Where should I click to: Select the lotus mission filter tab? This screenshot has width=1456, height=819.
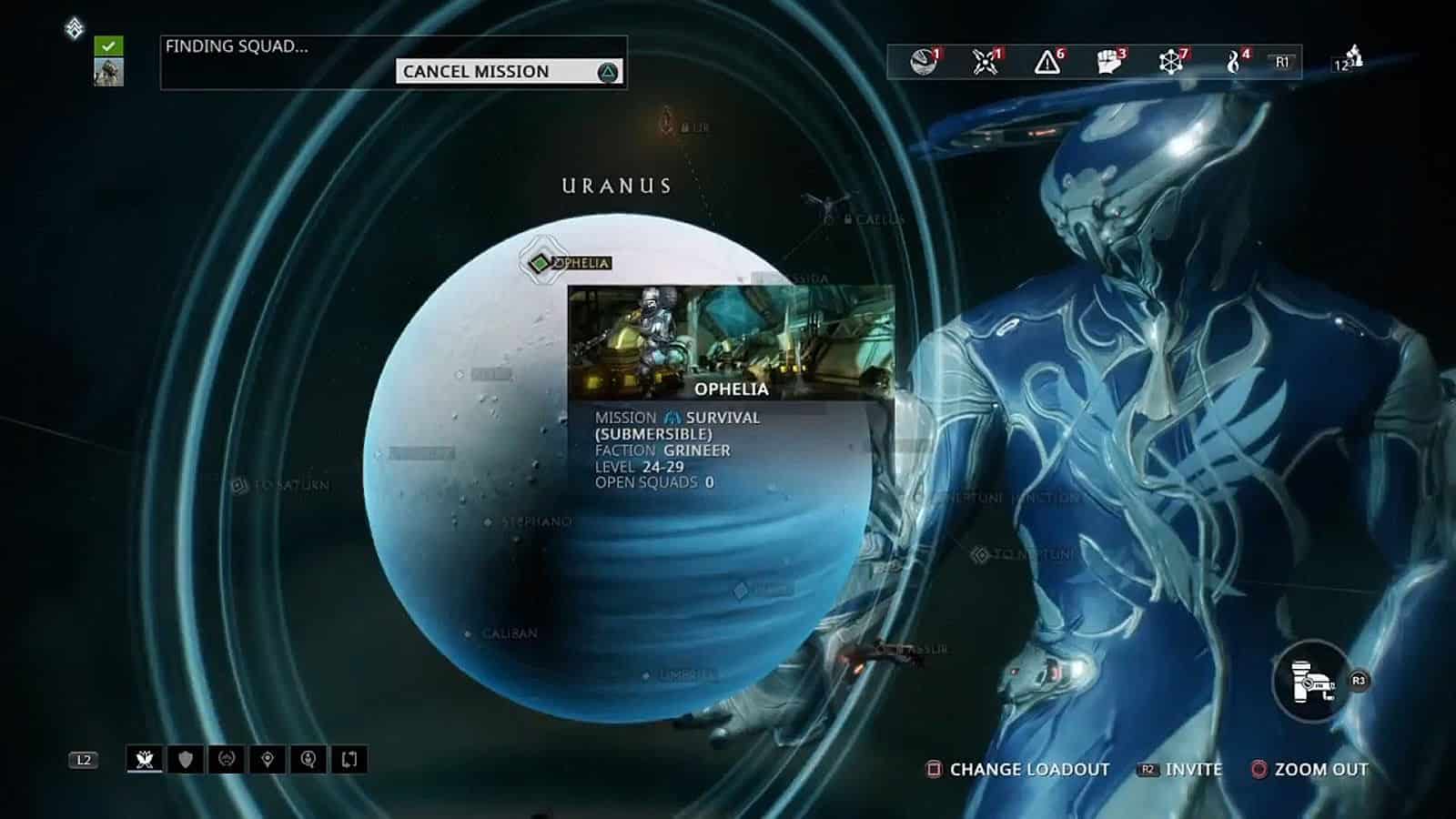click(x=146, y=759)
